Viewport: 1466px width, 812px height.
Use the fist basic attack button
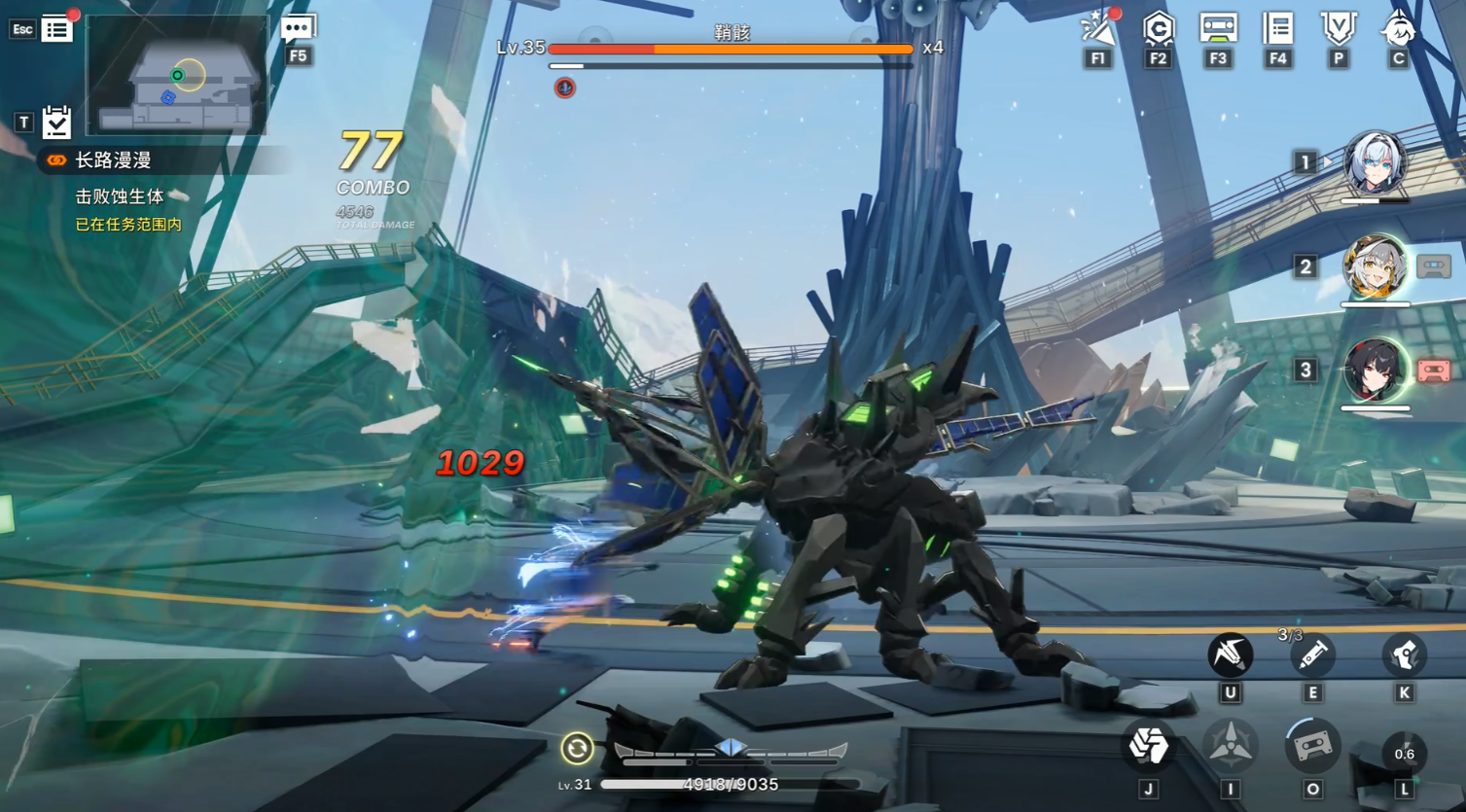pos(1148,747)
